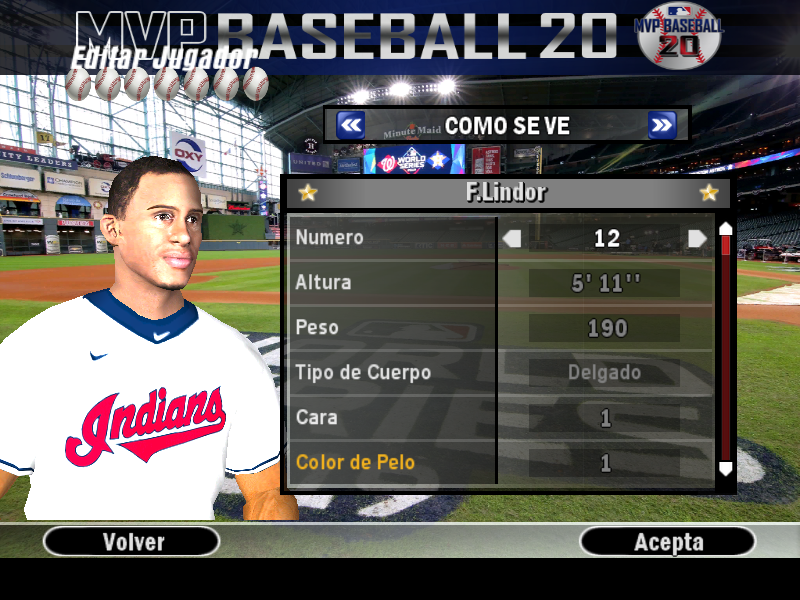The width and height of the screenshot is (800, 600).
Task: Click the Delgado body type value
Action: [606, 373]
